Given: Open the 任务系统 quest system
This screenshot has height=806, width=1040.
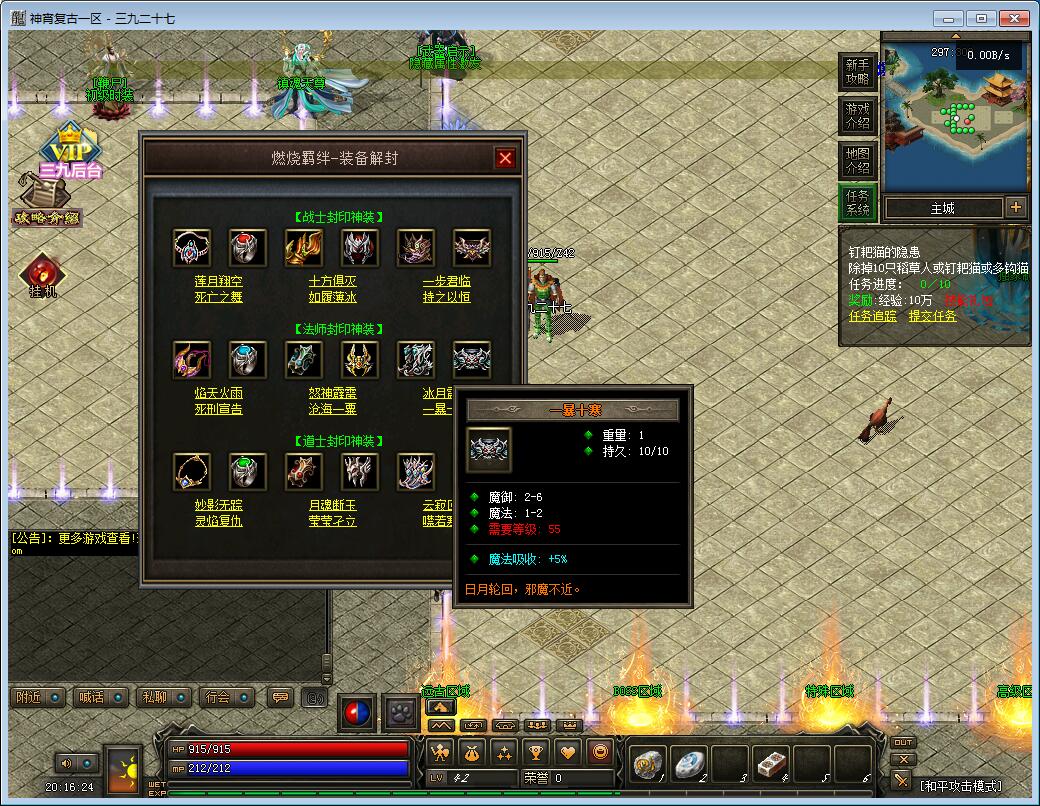Looking at the screenshot, I should point(857,203).
